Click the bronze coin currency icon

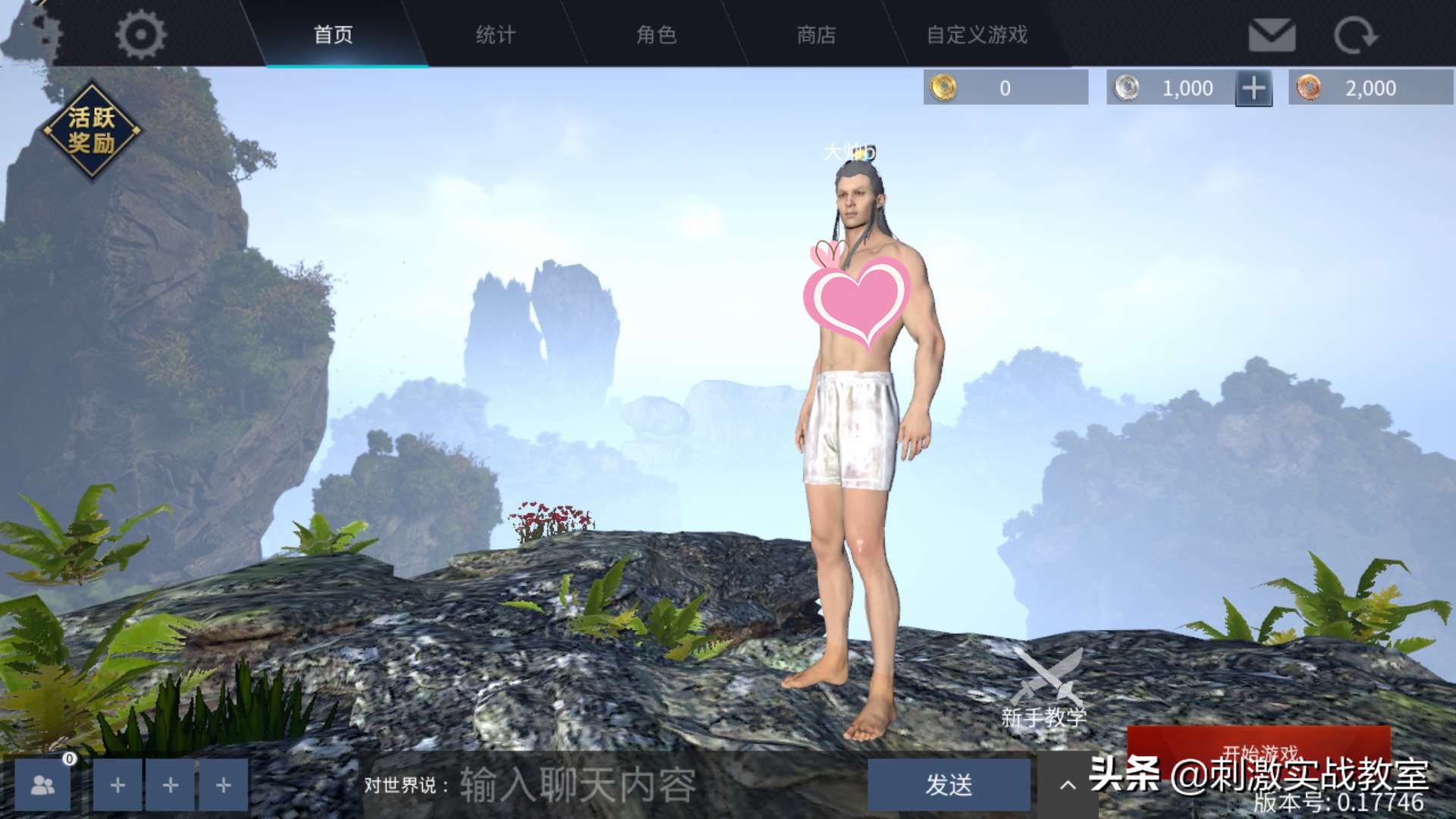[1310, 87]
